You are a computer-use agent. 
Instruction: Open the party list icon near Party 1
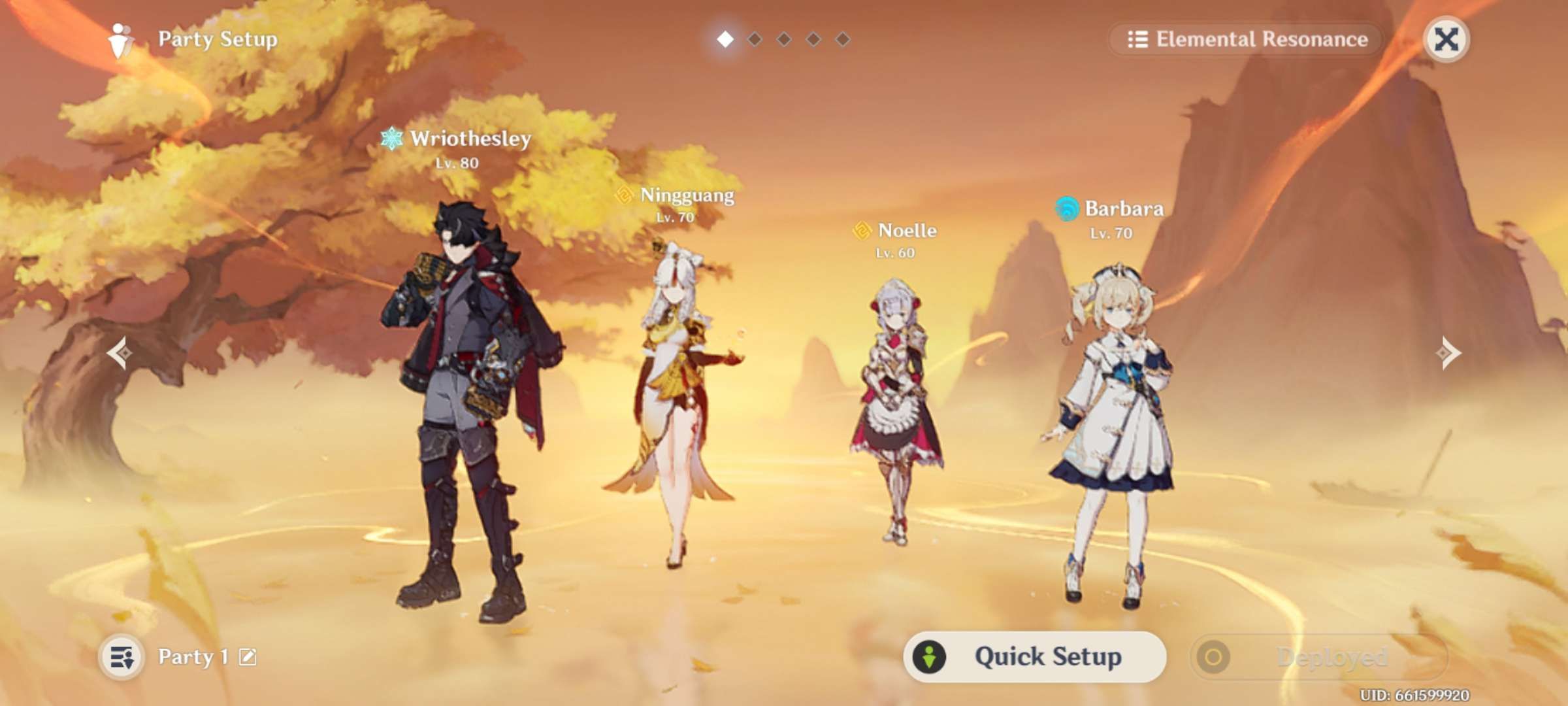coord(123,657)
